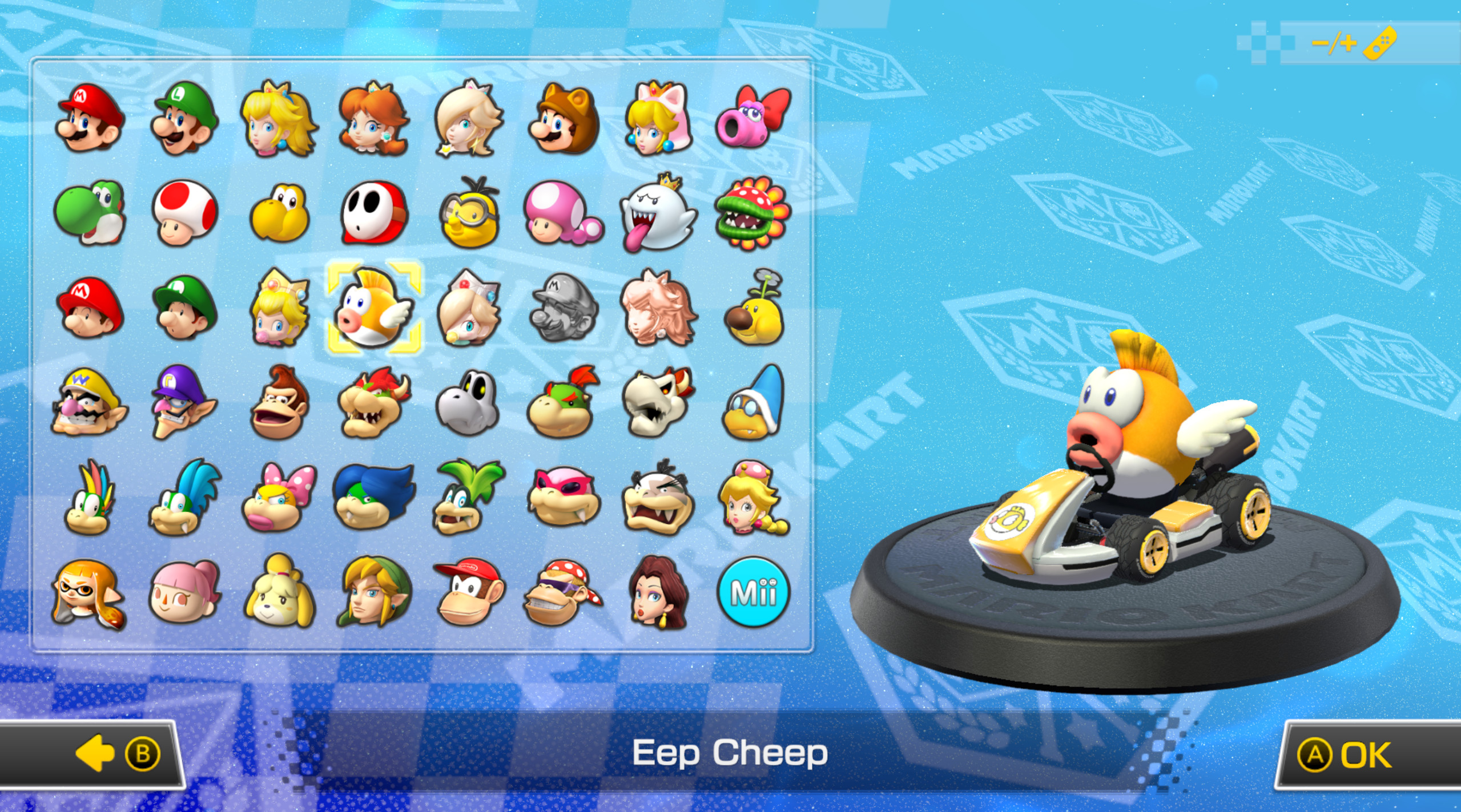This screenshot has width=1461, height=812.
Task: Select Bowser from the roster
Action: [x=374, y=405]
